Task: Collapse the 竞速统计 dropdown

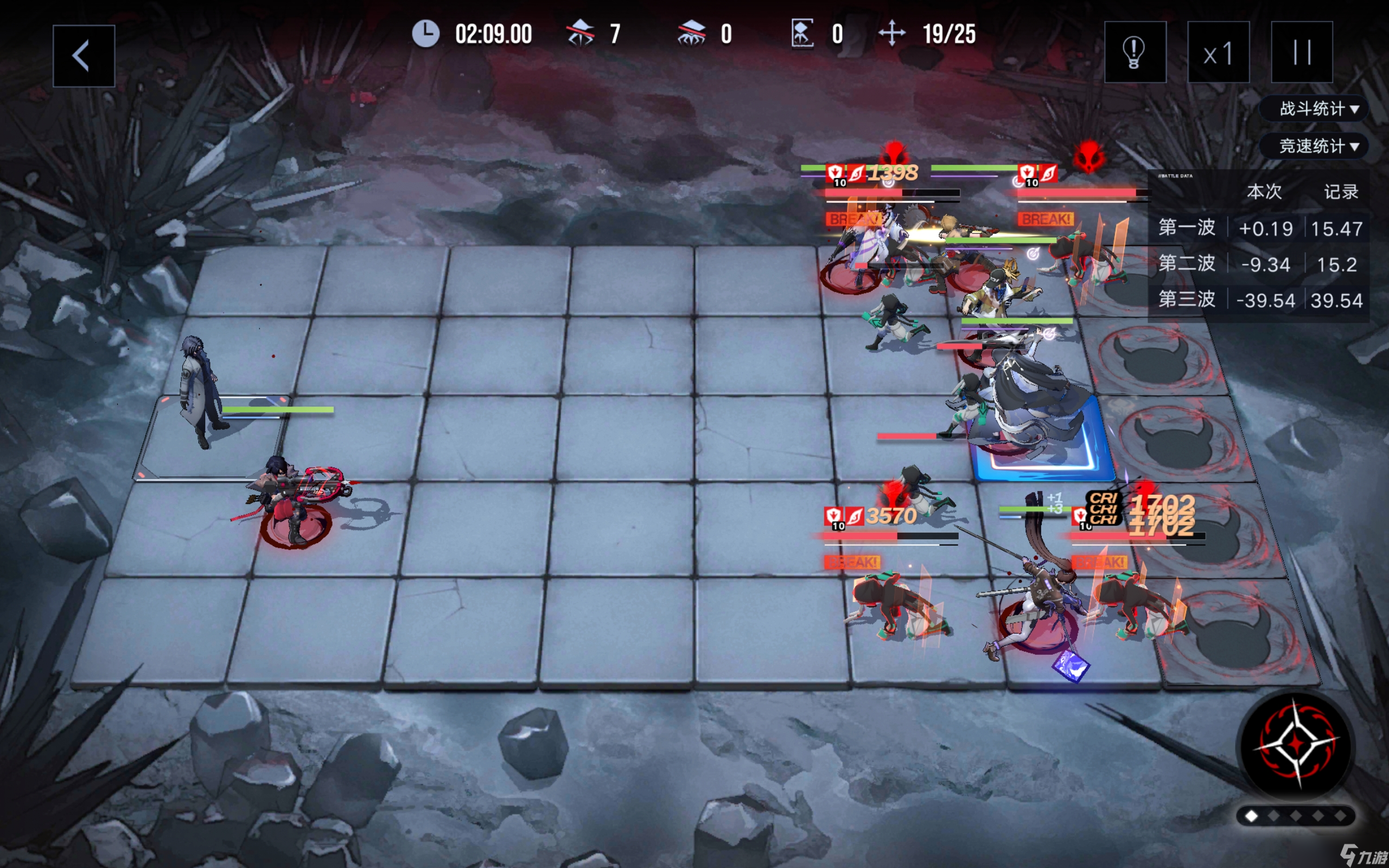Action: tap(1318, 146)
